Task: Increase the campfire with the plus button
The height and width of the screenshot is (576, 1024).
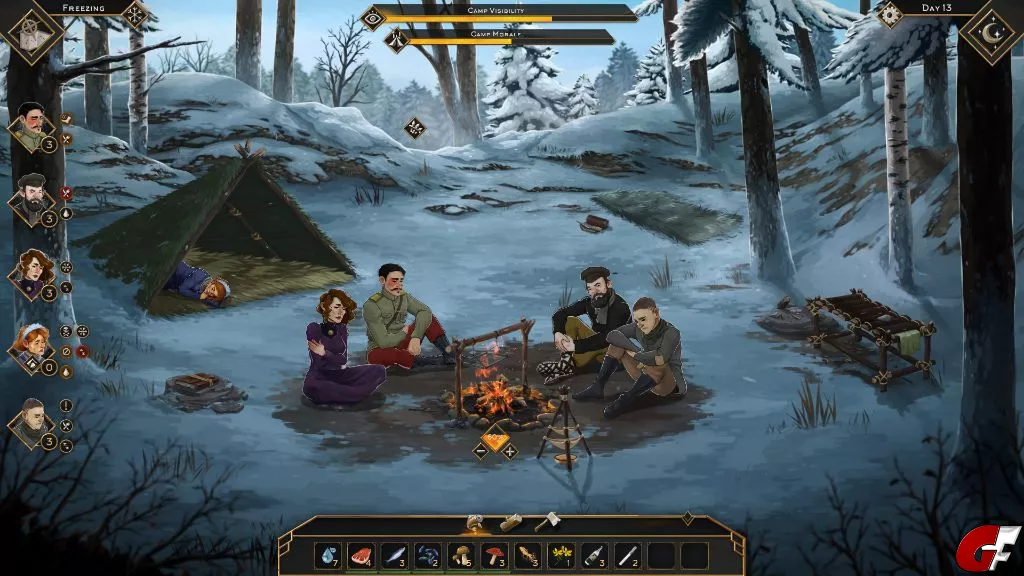Action: click(509, 451)
